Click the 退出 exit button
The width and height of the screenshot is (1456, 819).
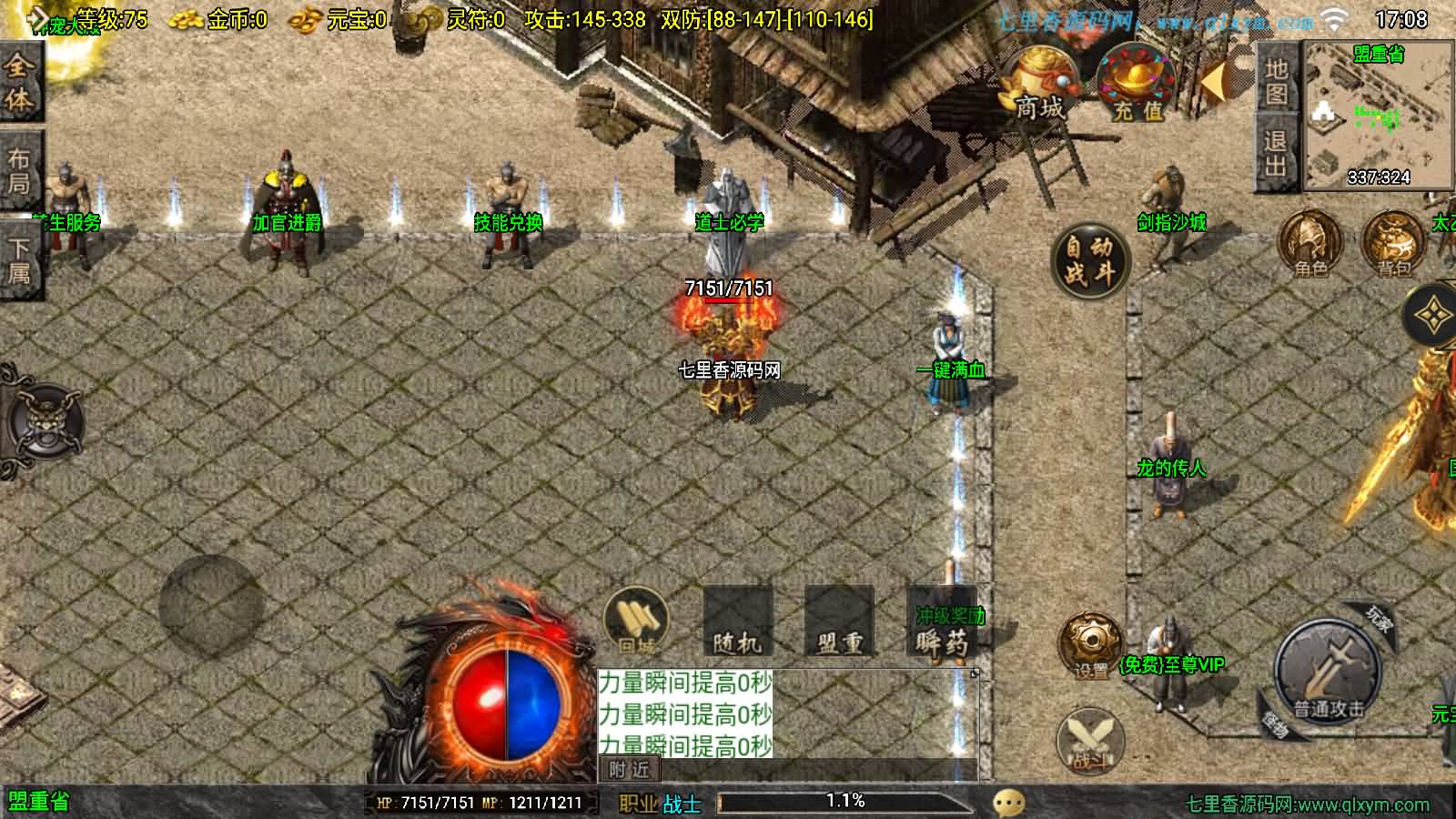(1276, 153)
